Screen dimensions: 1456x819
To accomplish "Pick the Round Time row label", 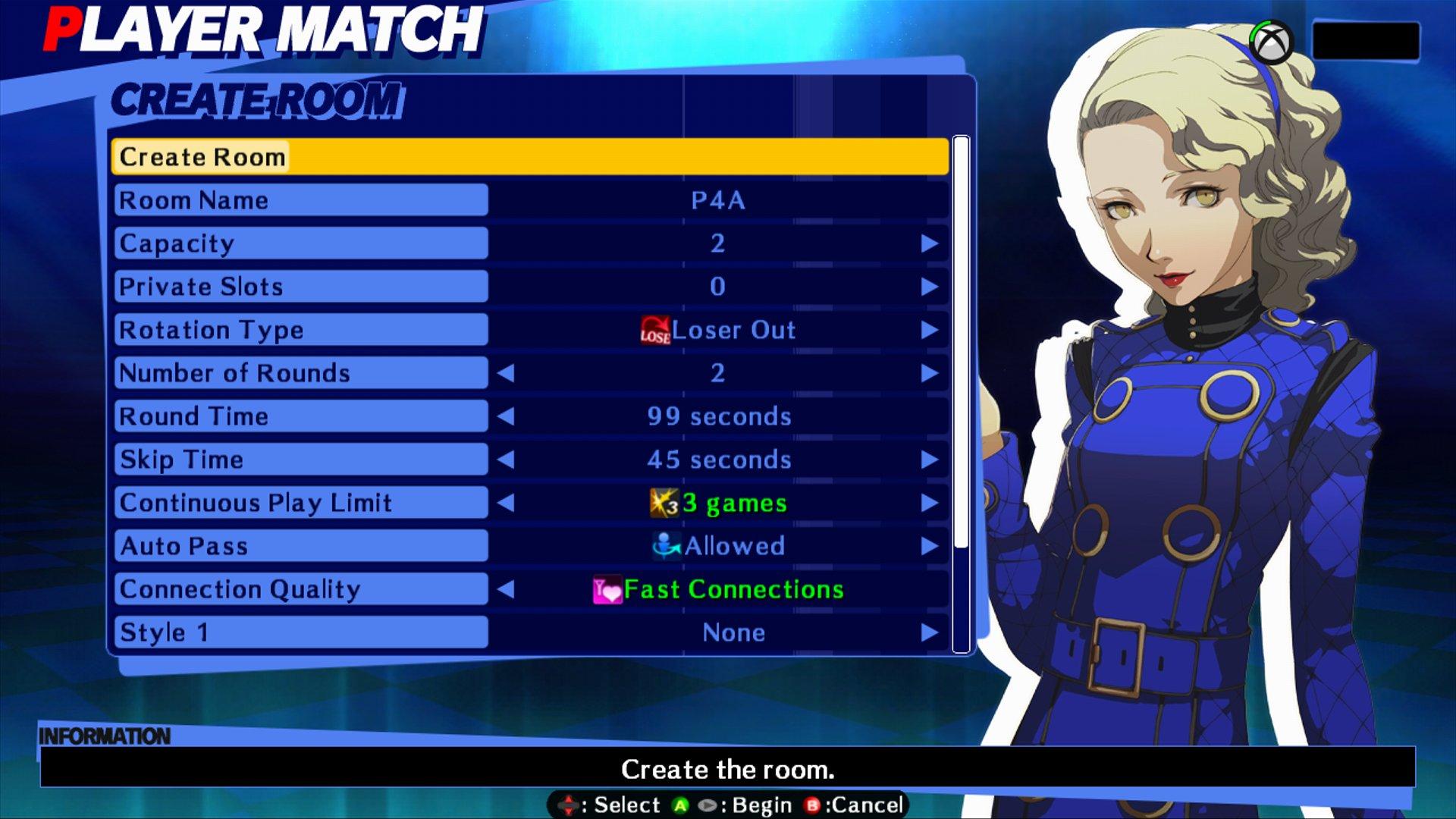I will (300, 416).
